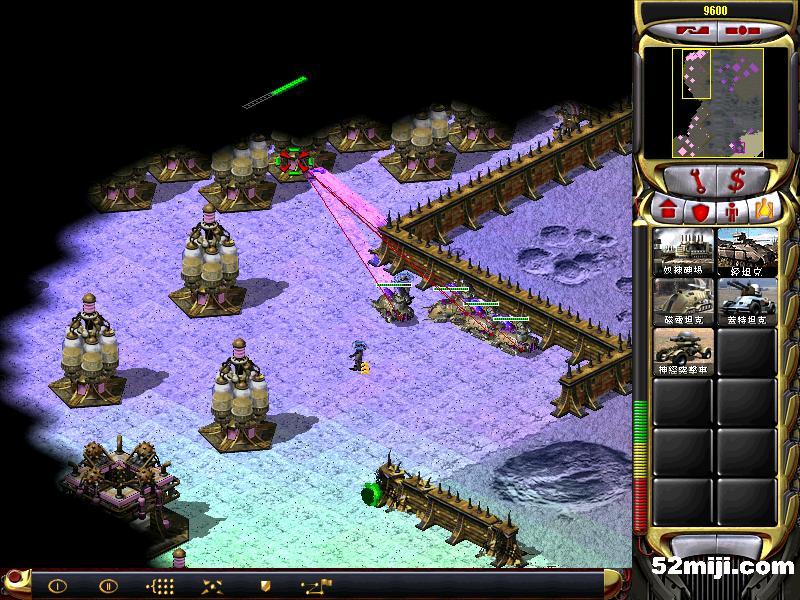Viewport: 800px width, 600px height.
Task: Switch to the defenses shield tab
Action: [x=700, y=210]
